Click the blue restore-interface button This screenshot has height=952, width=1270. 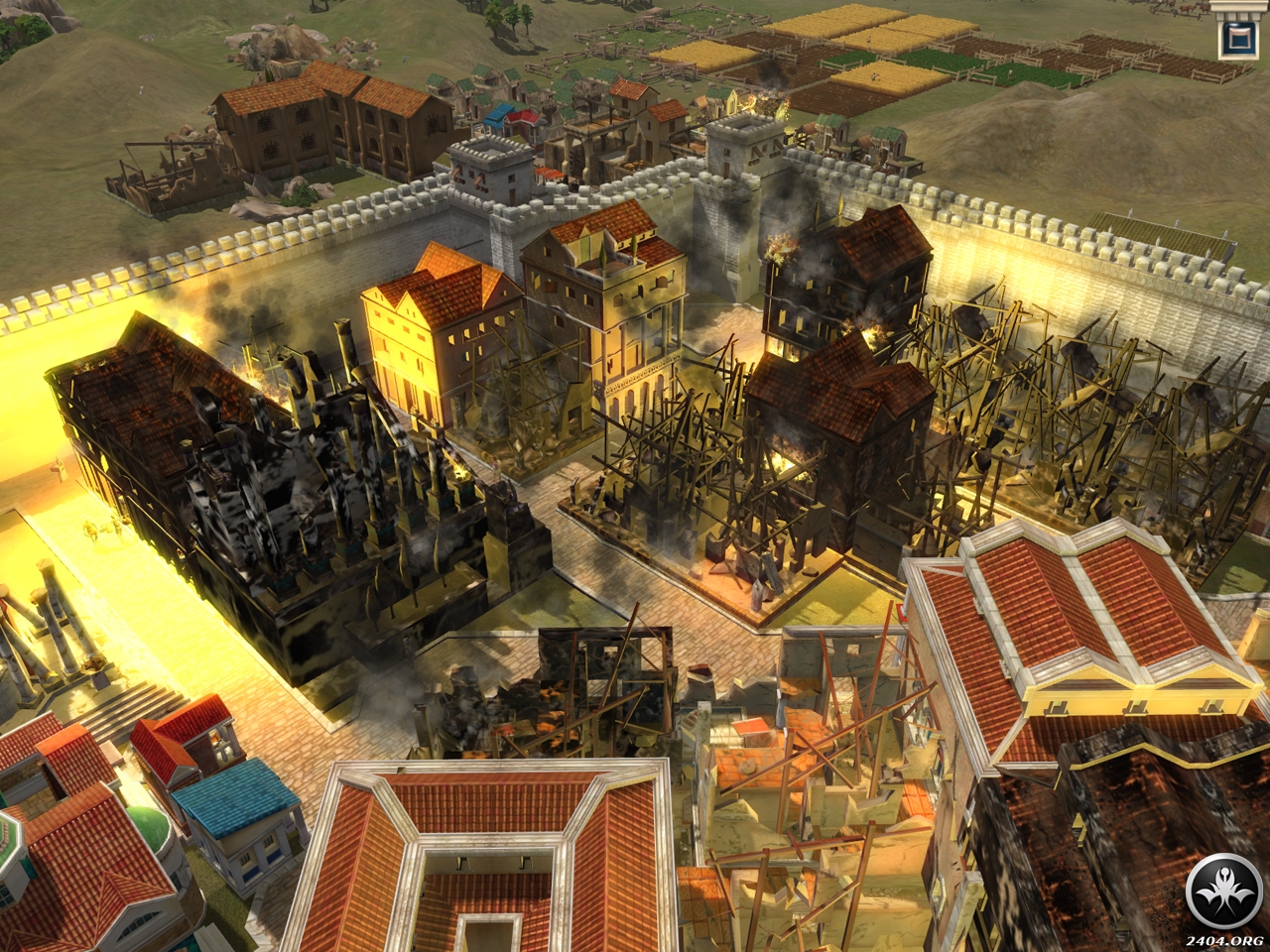pyautogui.click(x=1238, y=40)
